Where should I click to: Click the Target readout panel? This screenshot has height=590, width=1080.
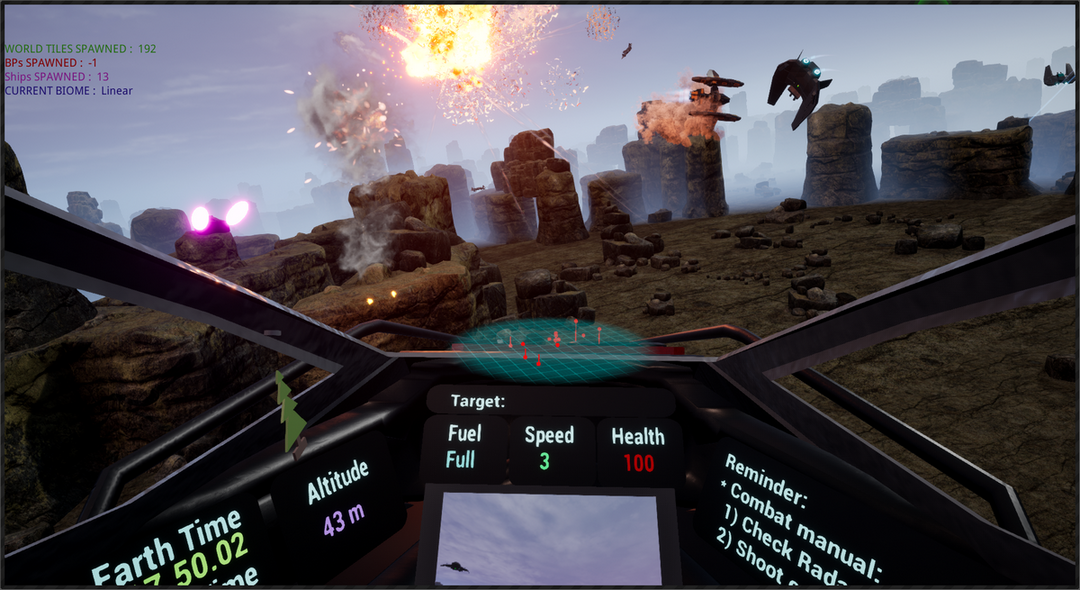pos(550,401)
